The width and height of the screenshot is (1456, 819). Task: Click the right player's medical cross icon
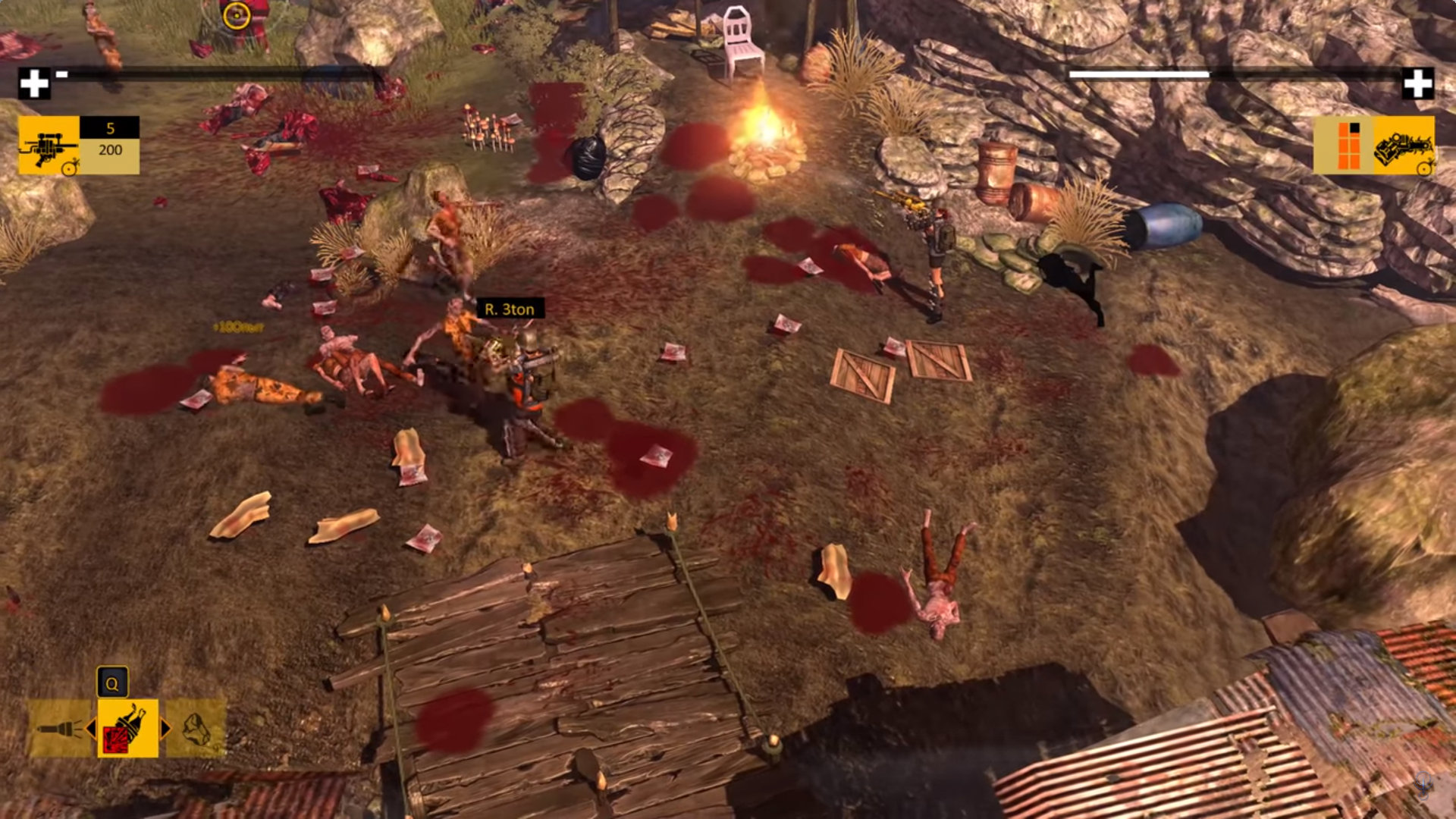[x=1417, y=83]
